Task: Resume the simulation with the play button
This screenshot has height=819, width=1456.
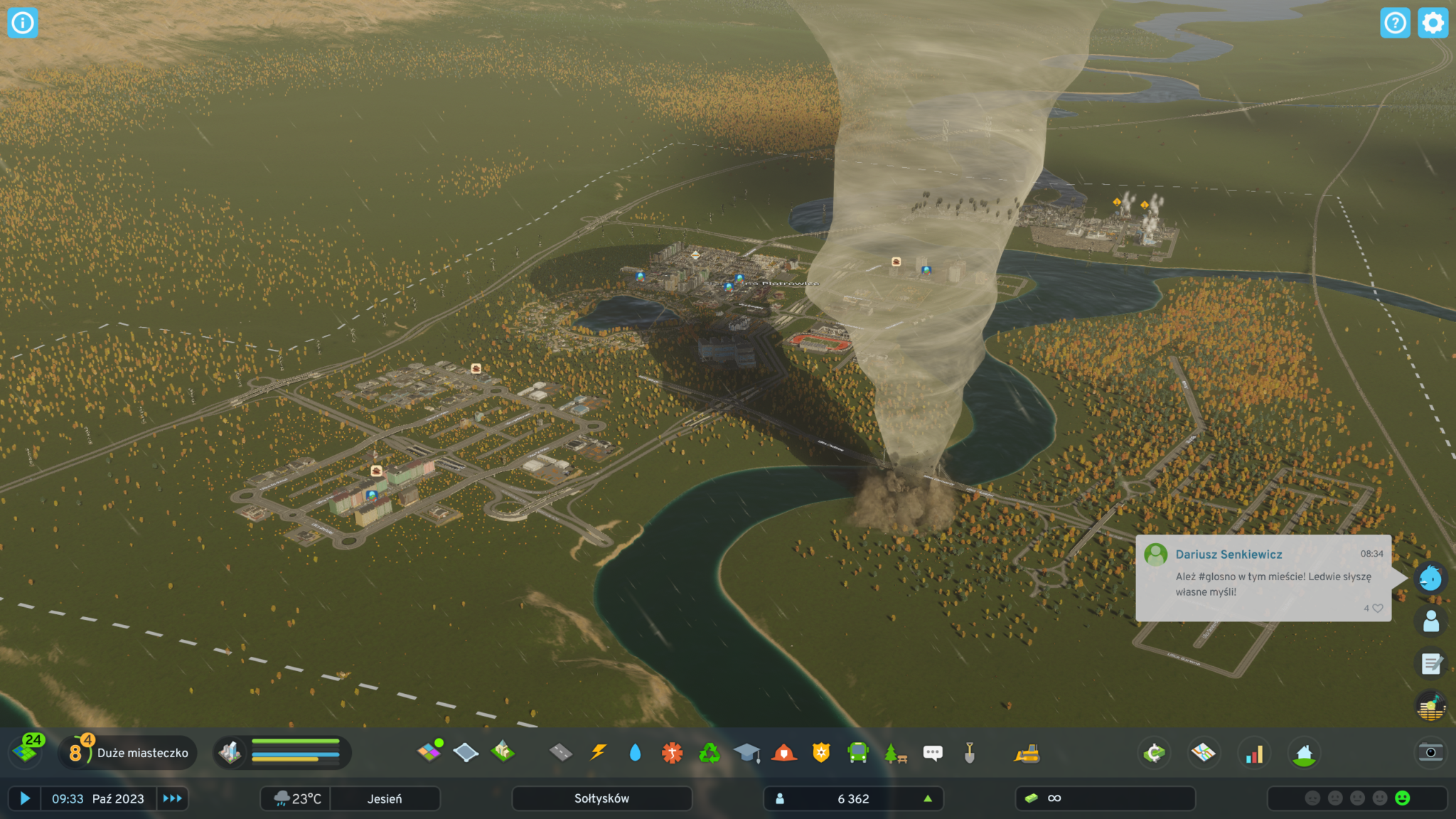Action: coord(25,798)
